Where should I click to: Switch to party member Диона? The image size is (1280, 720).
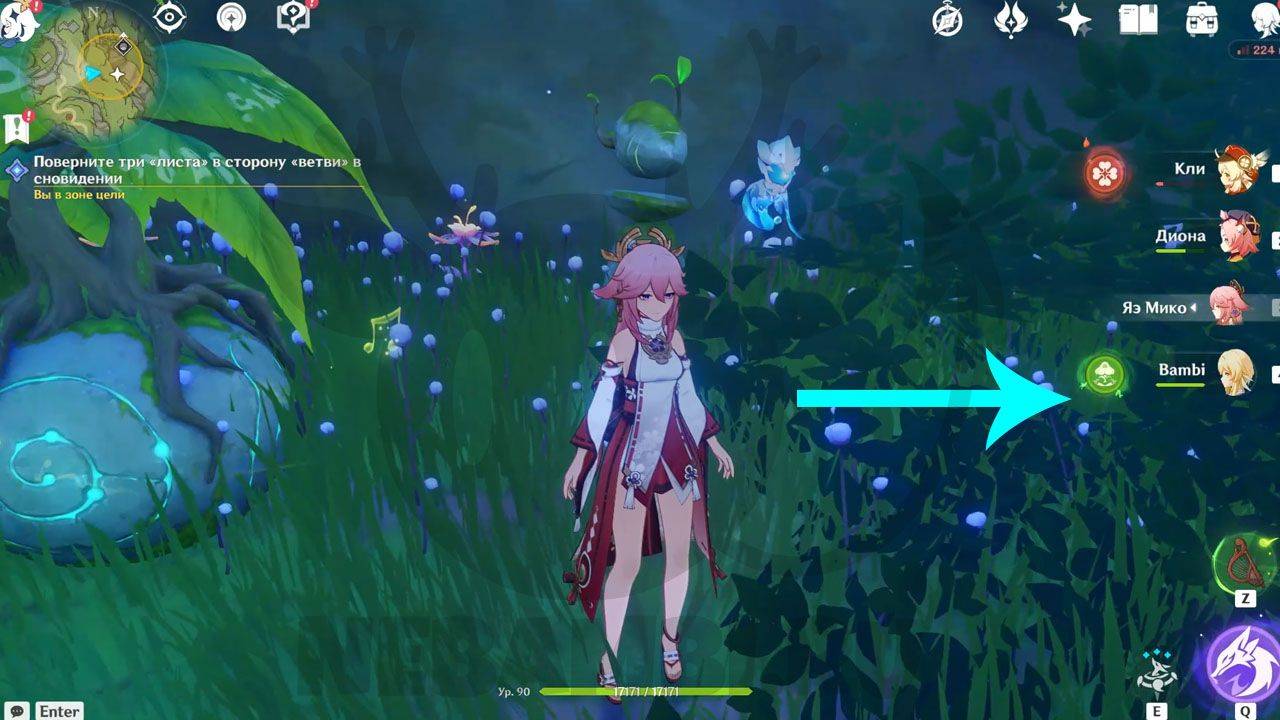1238,238
